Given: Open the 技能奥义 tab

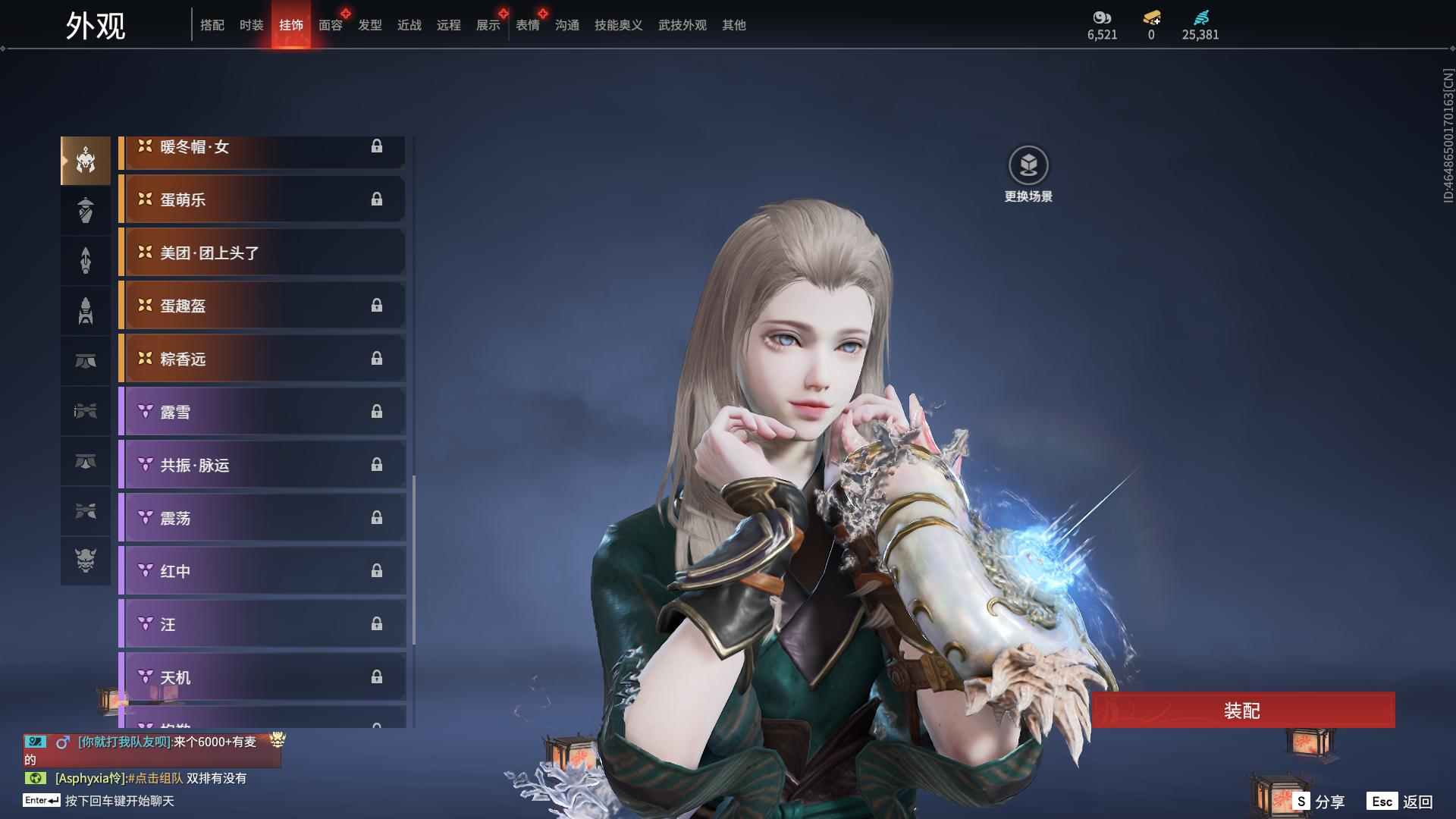Looking at the screenshot, I should pyautogui.click(x=618, y=25).
